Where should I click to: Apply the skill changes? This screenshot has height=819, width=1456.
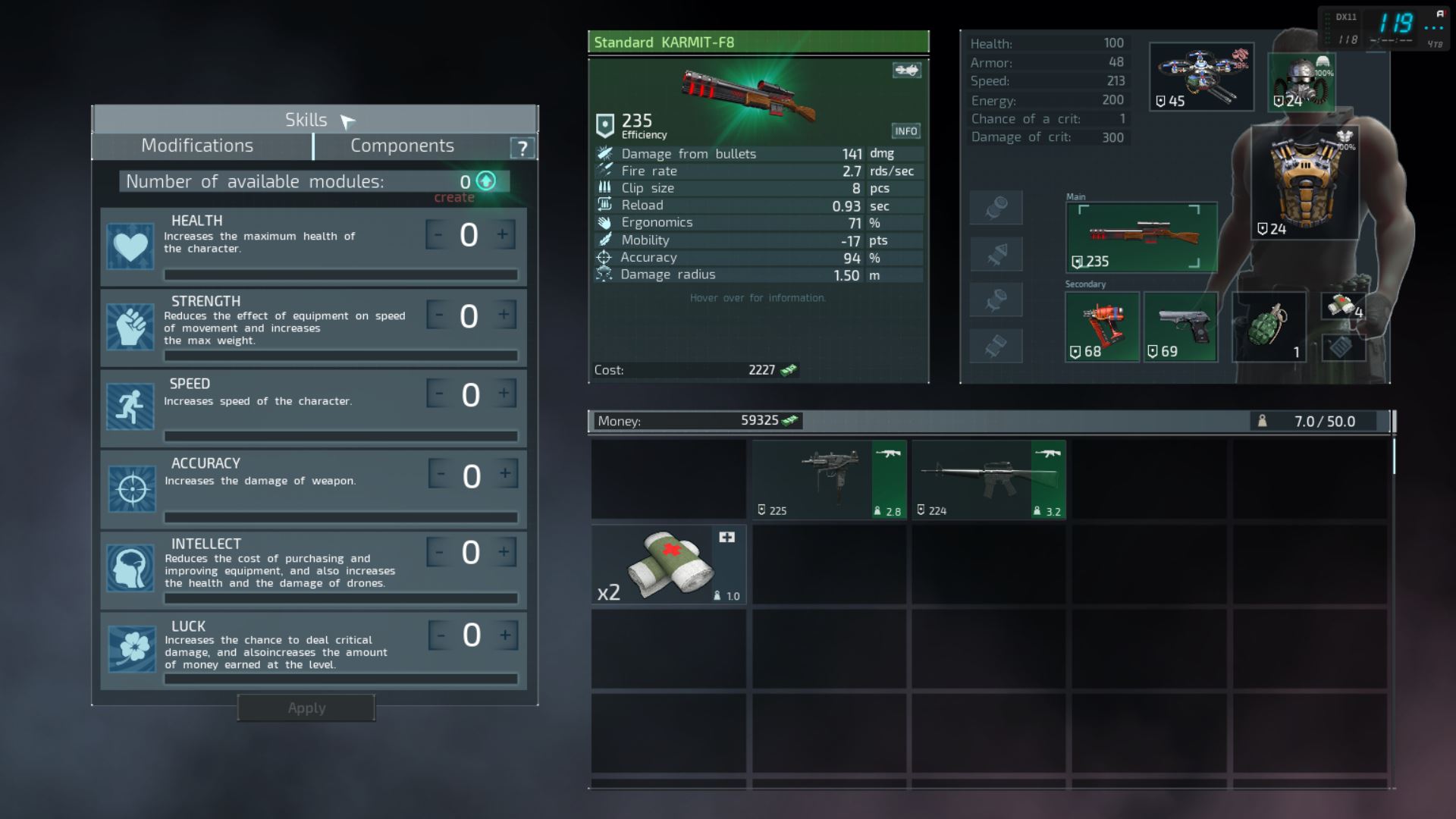[x=306, y=708]
